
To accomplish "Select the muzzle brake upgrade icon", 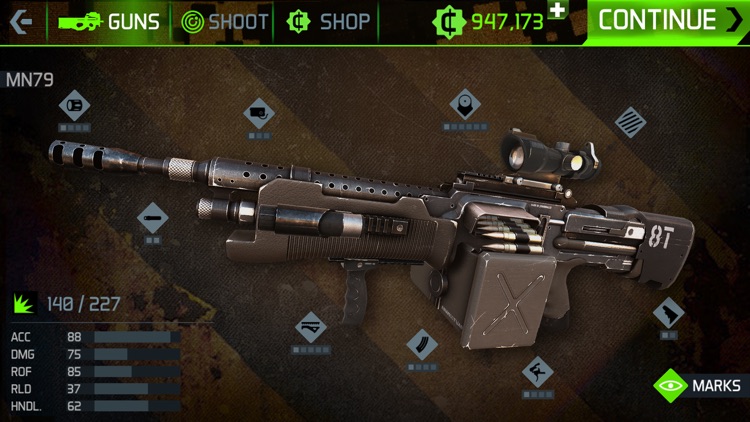I will (74, 105).
